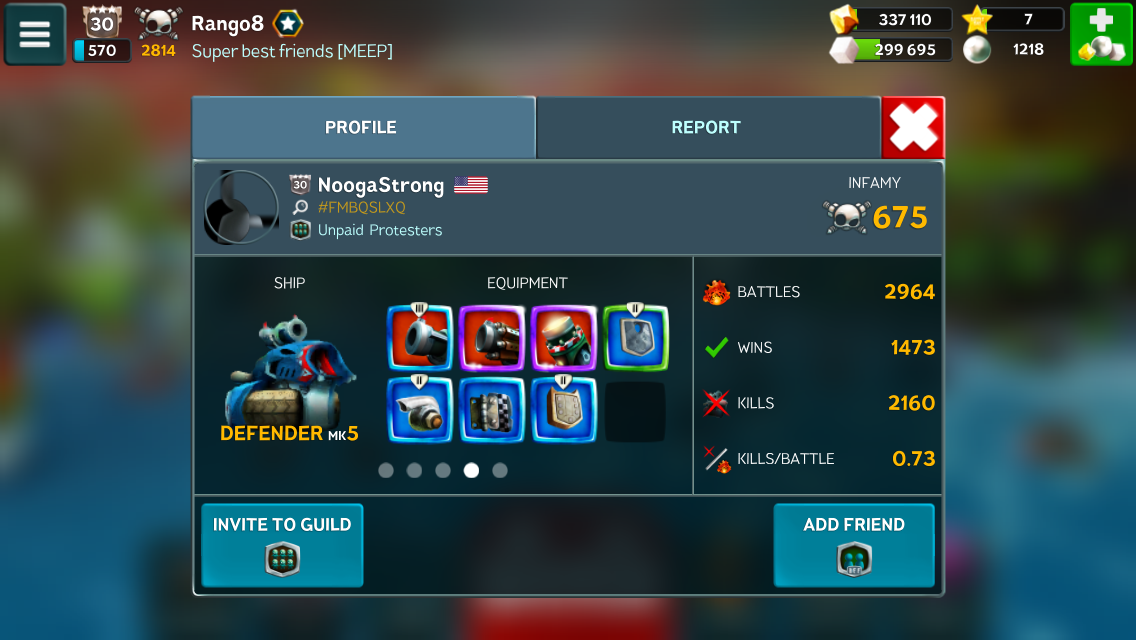Select the green-bordered grey shield slot
Screen dimensions: 1136x640
[636, 338]
